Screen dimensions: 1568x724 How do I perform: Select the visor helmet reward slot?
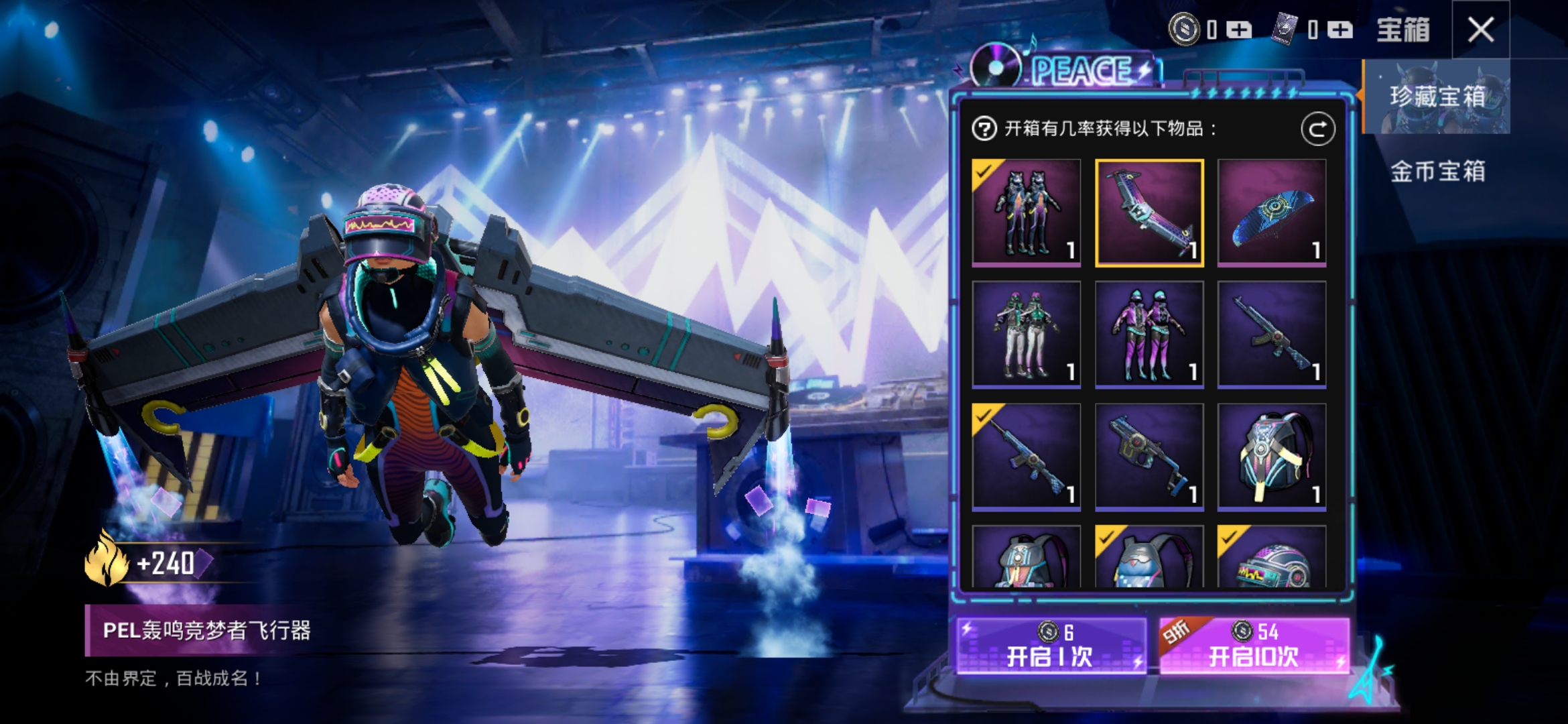tap(1271, 558)
